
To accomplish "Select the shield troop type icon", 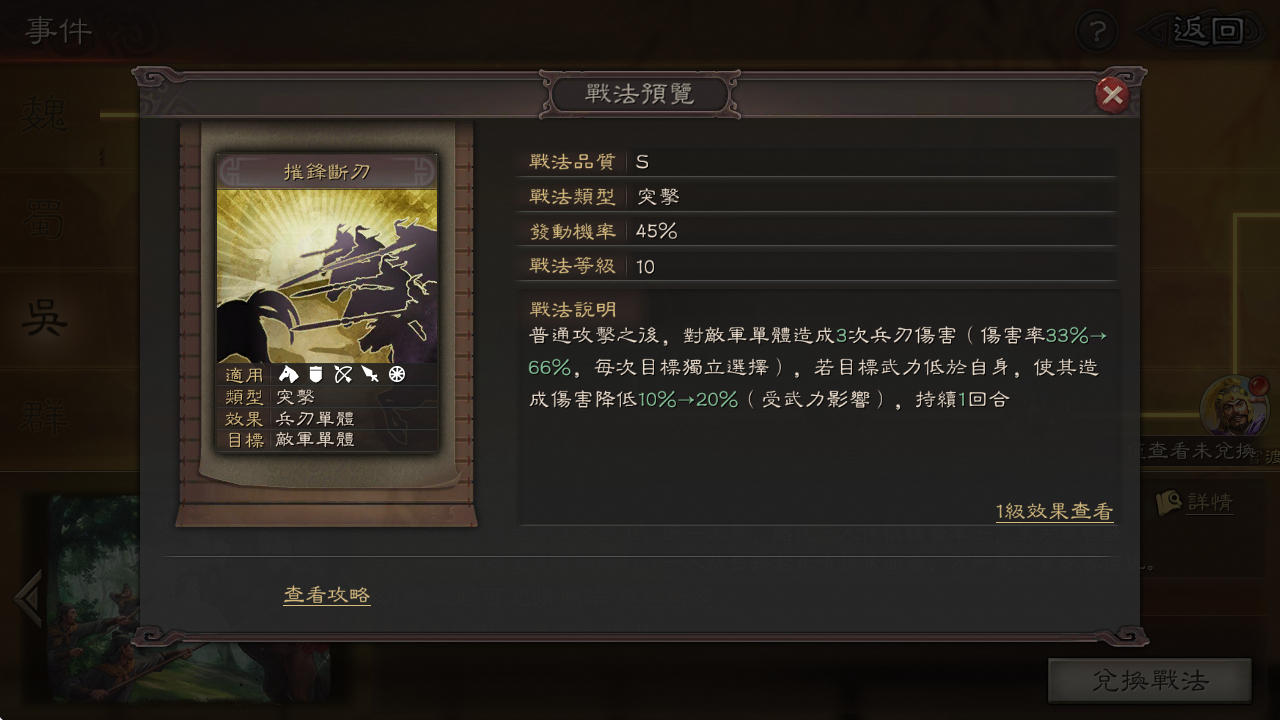I will [315, 374].
